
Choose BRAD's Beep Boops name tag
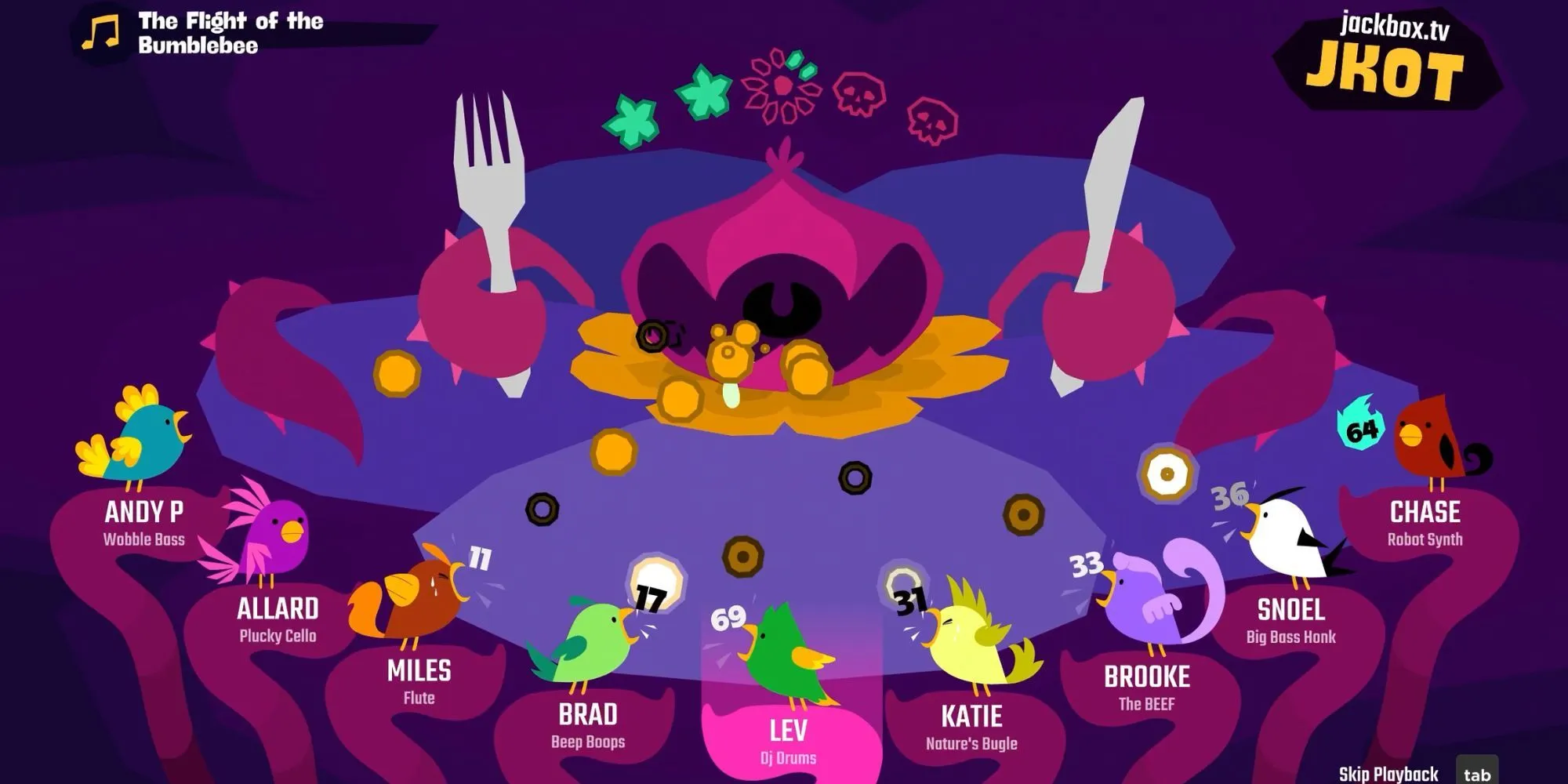pos(588,725)
